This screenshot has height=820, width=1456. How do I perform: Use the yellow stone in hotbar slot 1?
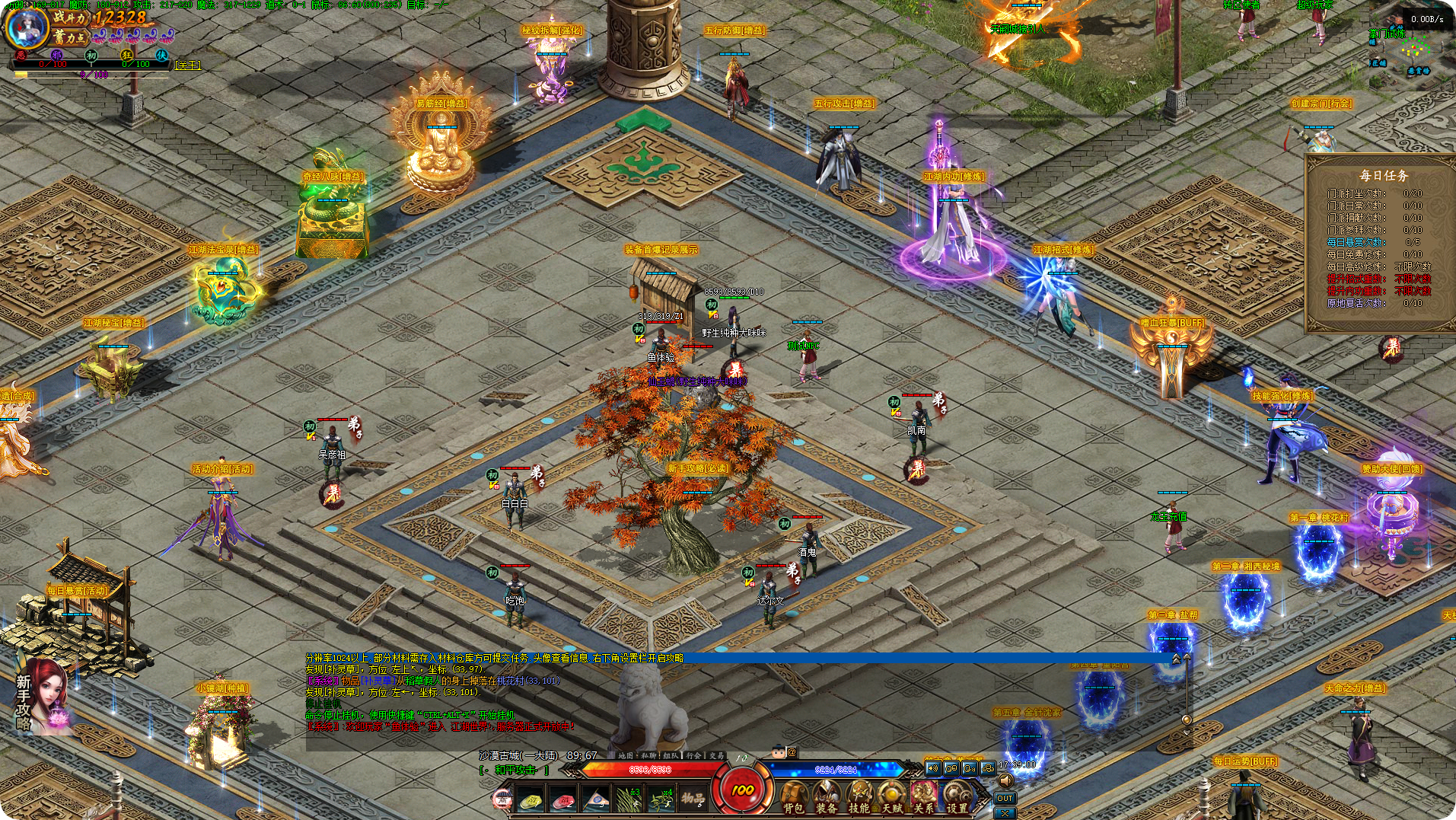pos(530,800)
